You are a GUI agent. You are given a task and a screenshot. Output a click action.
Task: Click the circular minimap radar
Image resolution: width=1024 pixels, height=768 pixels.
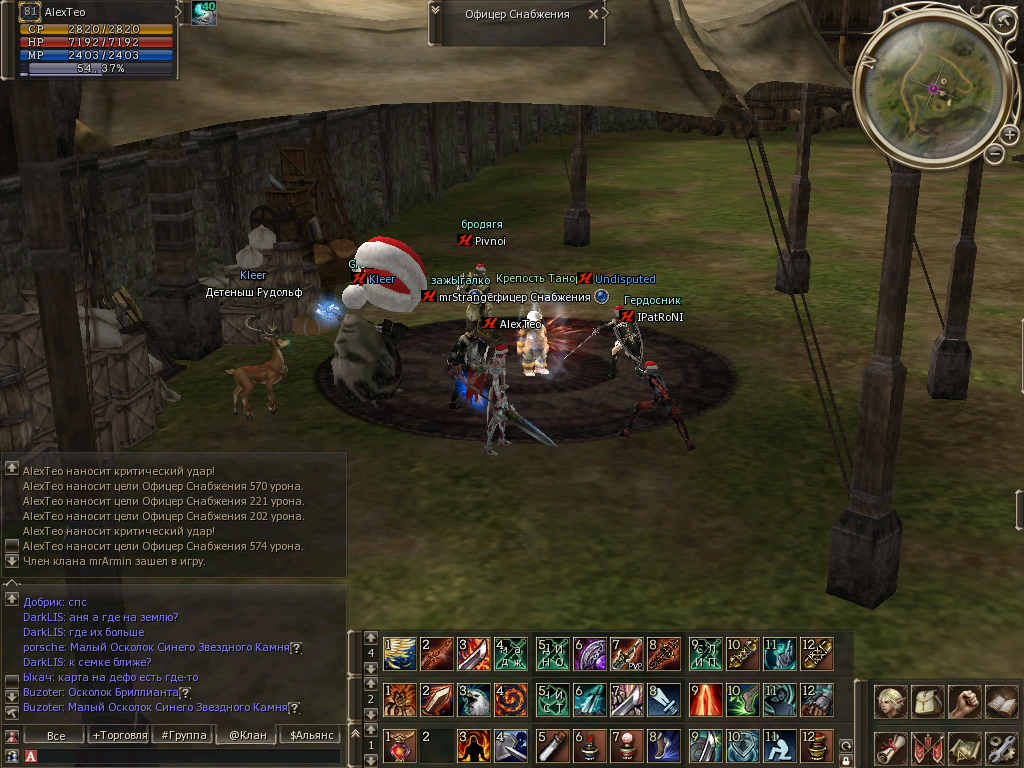(934, 87)
